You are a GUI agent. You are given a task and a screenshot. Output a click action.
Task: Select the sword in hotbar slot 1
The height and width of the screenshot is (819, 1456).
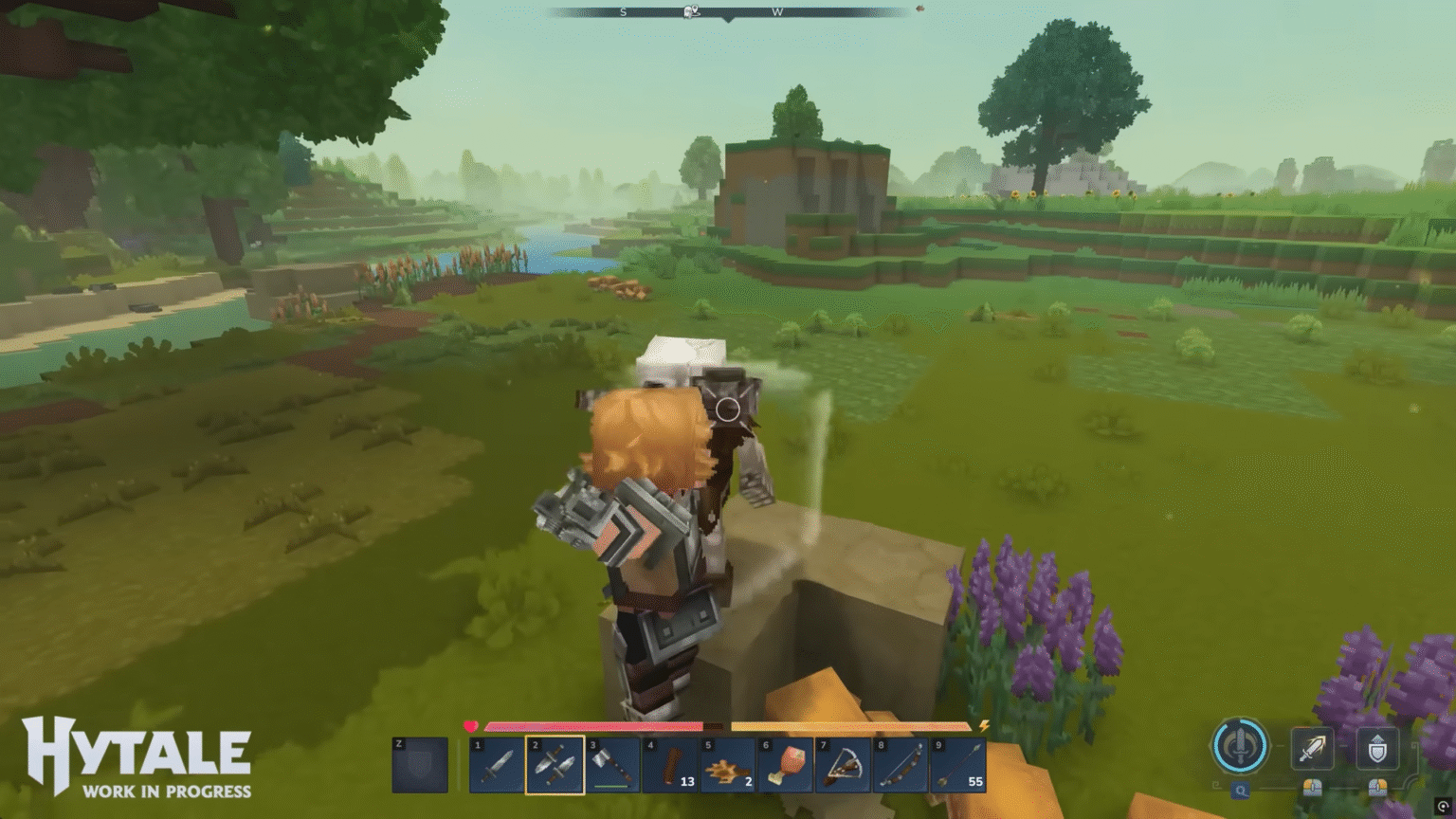497,766
